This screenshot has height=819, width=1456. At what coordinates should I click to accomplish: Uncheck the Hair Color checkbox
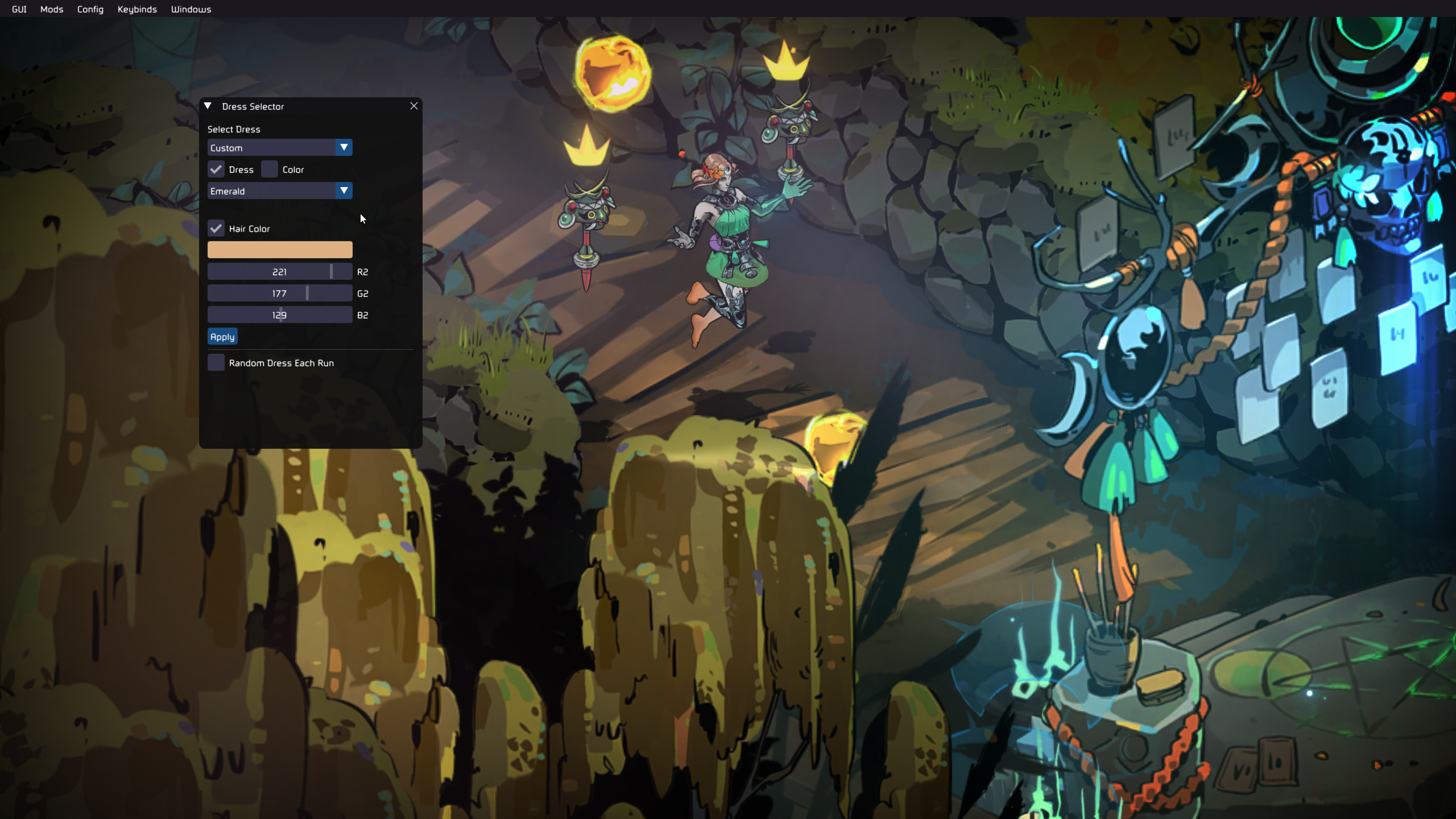pyautogui.click(x=216, y=229)
